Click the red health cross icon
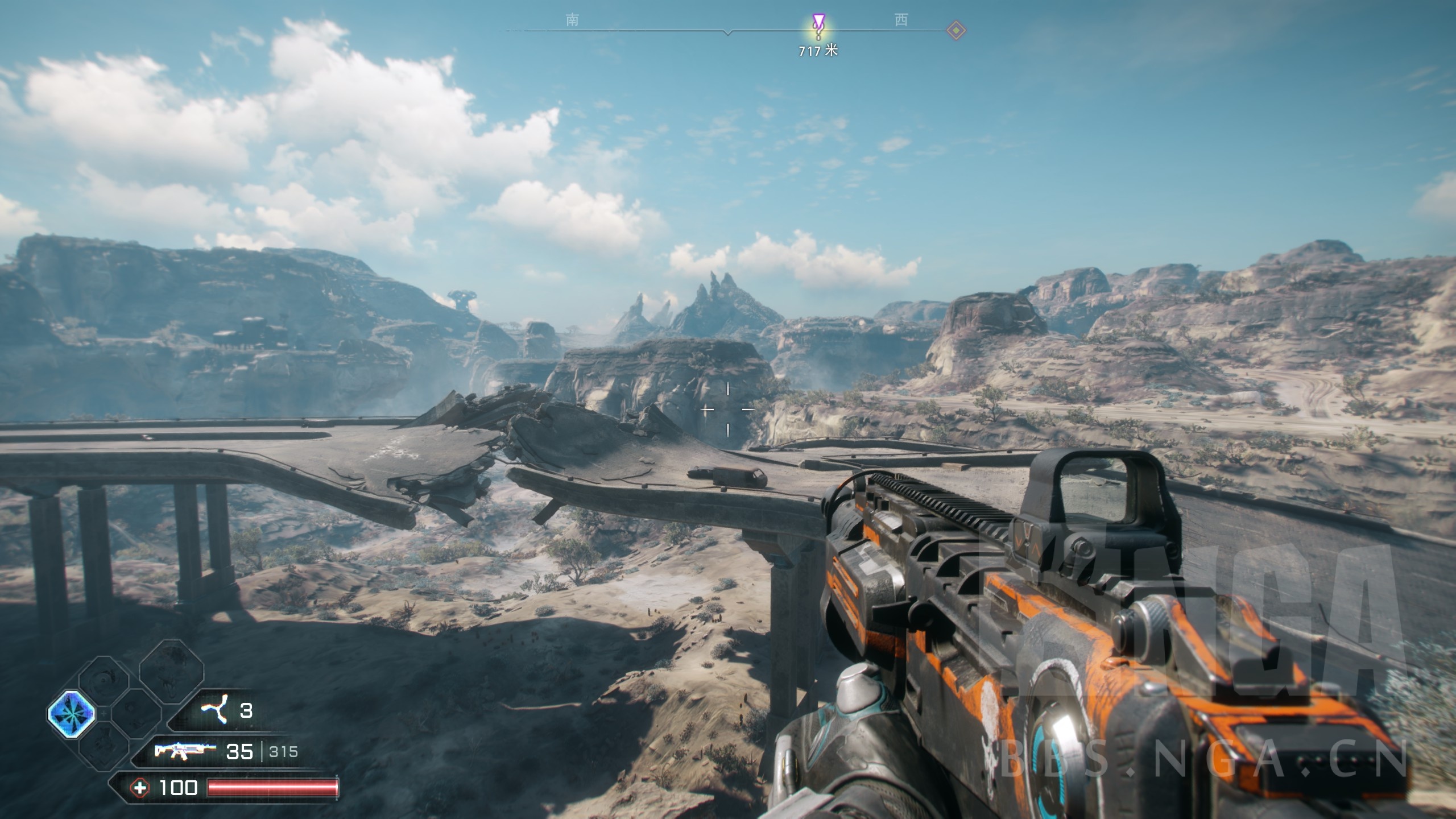 [140, 788]
